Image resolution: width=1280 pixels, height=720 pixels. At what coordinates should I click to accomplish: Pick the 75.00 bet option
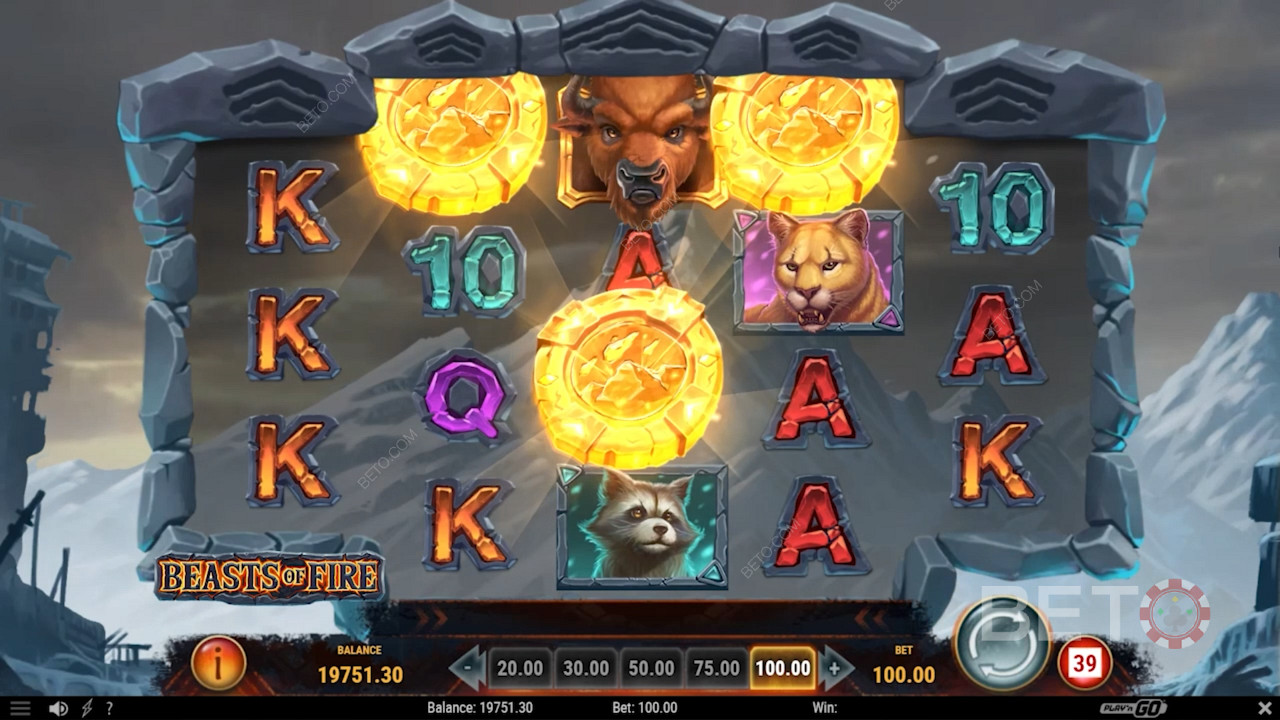pyautogui.click(x=716, y=668)
